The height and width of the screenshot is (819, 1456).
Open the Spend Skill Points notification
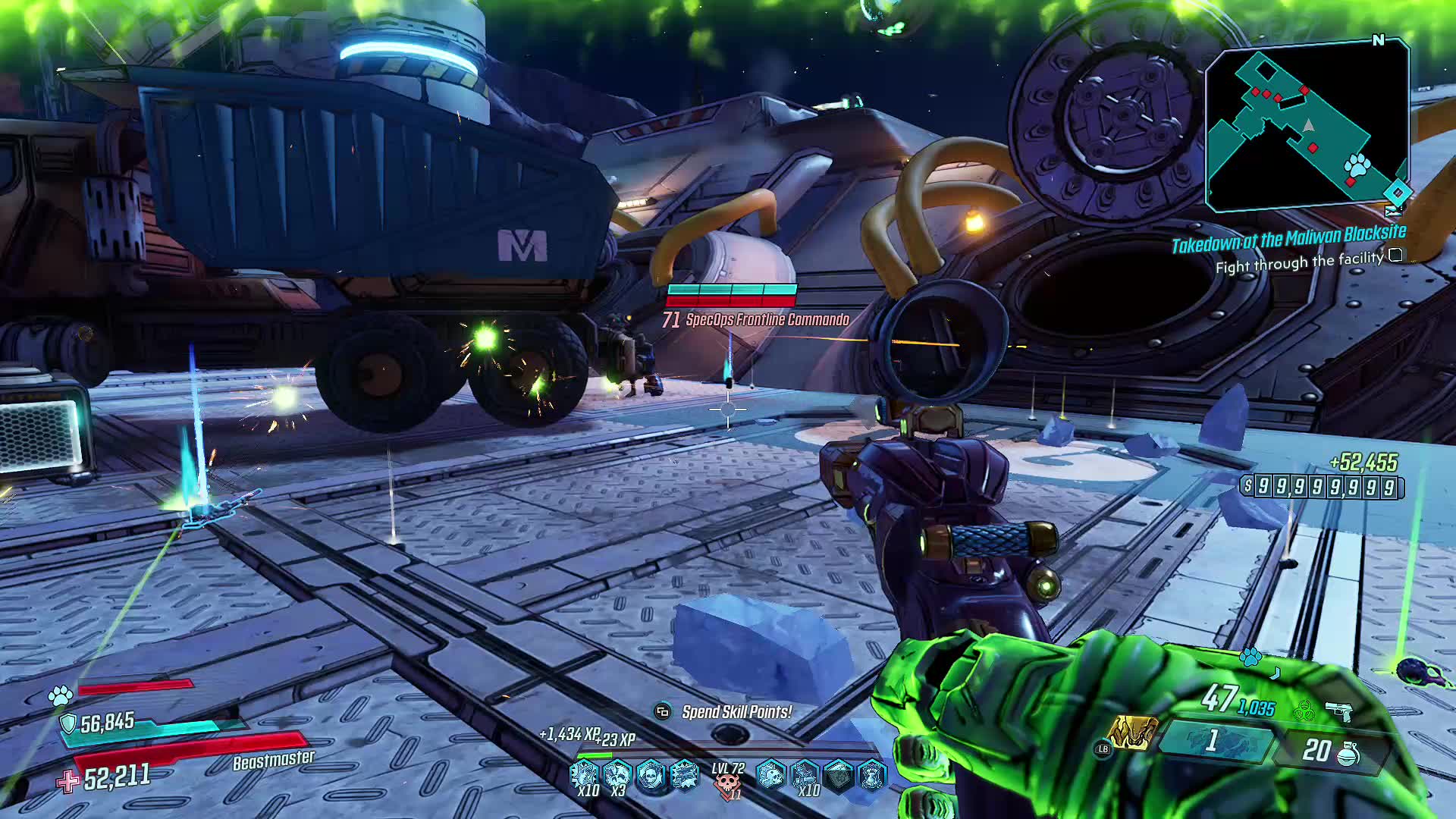[x=736, y=712]
